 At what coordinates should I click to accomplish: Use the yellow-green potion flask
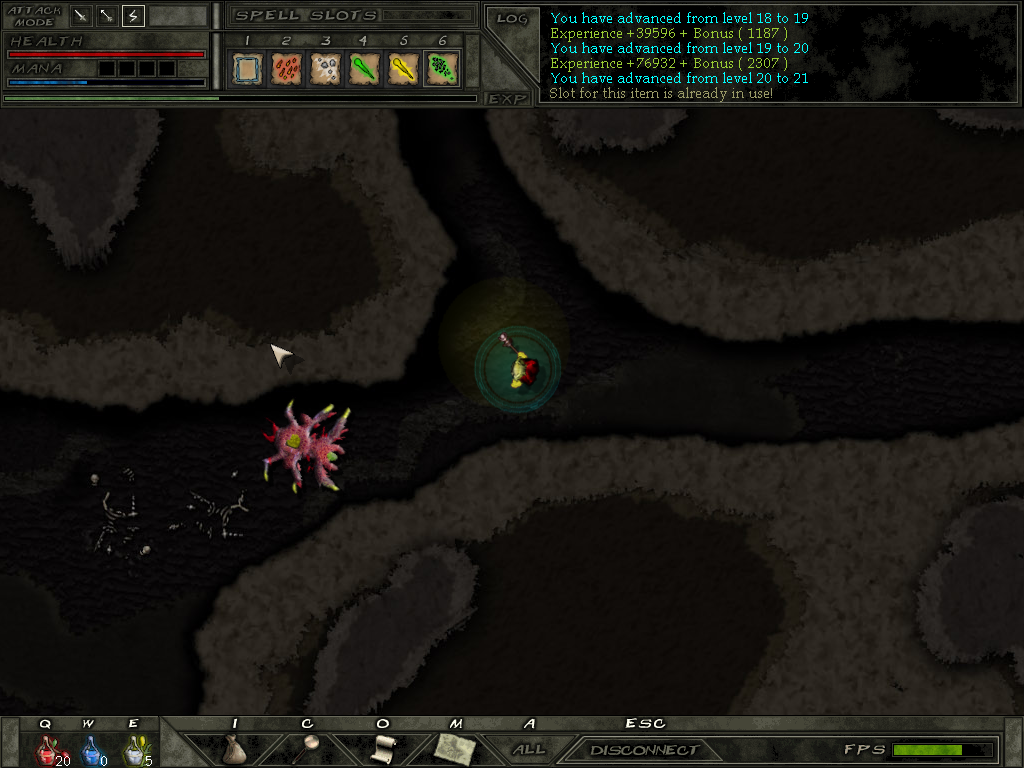[x=133, y=750]
